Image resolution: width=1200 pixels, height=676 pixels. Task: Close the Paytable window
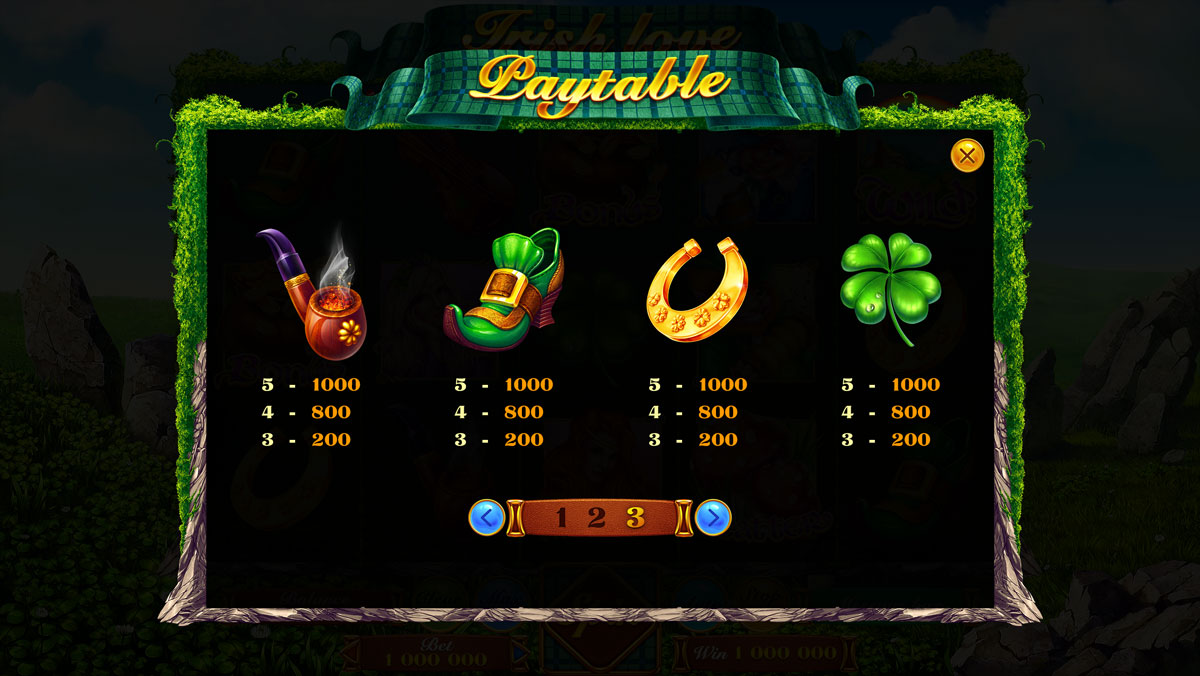[x=967, y=155]
